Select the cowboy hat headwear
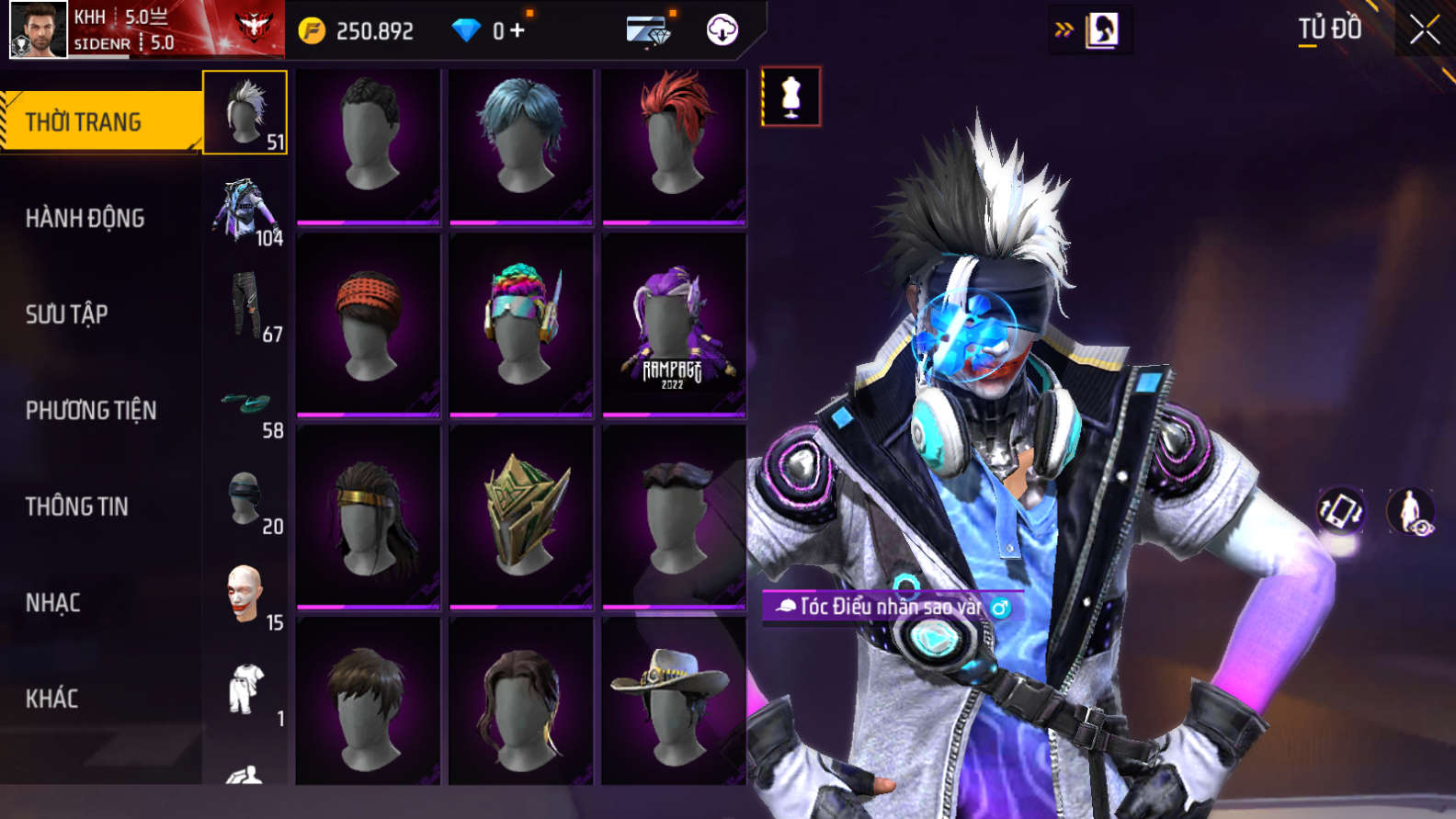Viewport: 1456px width, 819px height. (674, 703)
